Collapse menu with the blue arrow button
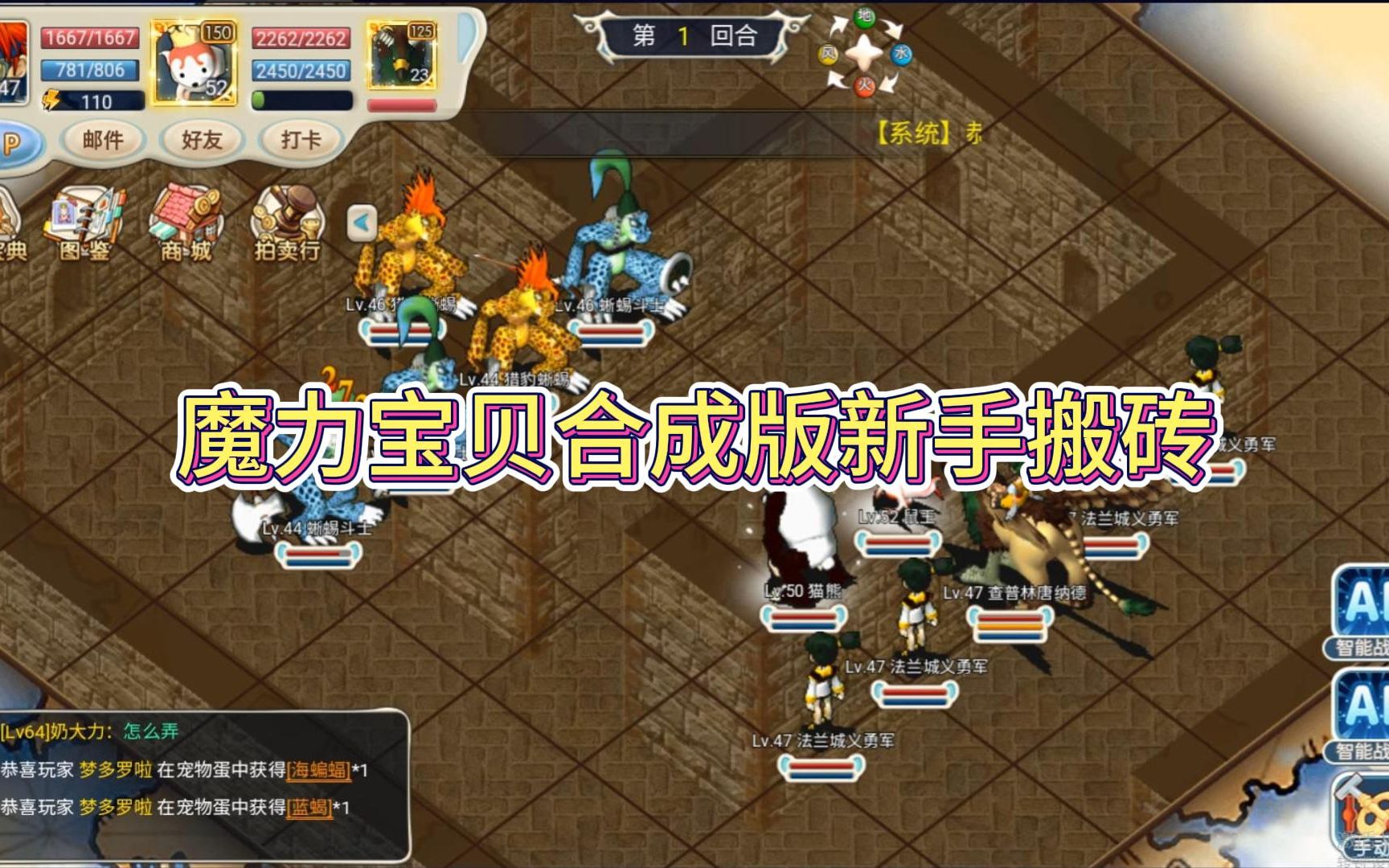The width and height of the screenshot is (1389, 868). pyautogui.click(x=362, y=223)
